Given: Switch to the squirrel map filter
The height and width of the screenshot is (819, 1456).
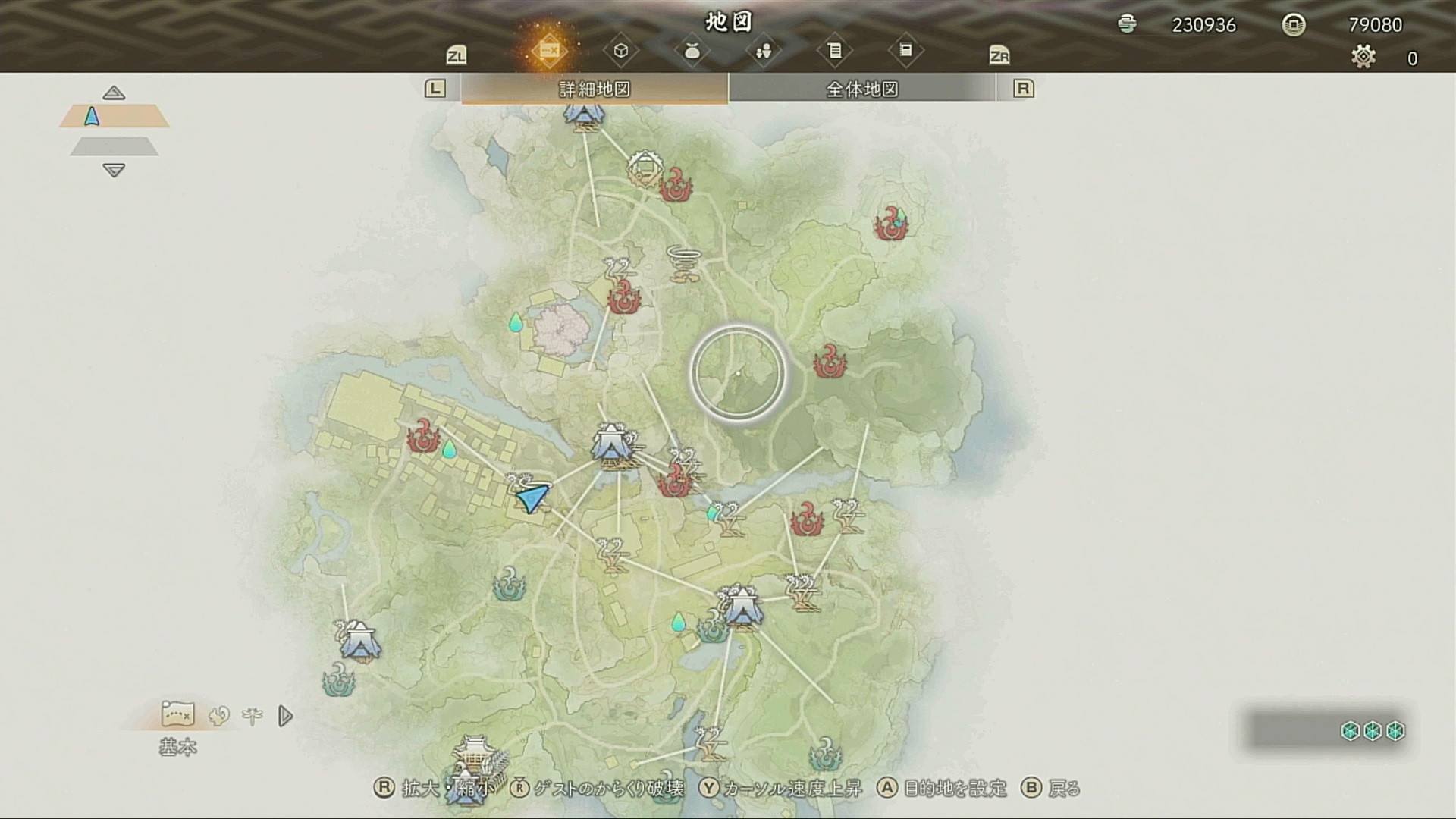Looking at the screenshot, I should (219, 715).
